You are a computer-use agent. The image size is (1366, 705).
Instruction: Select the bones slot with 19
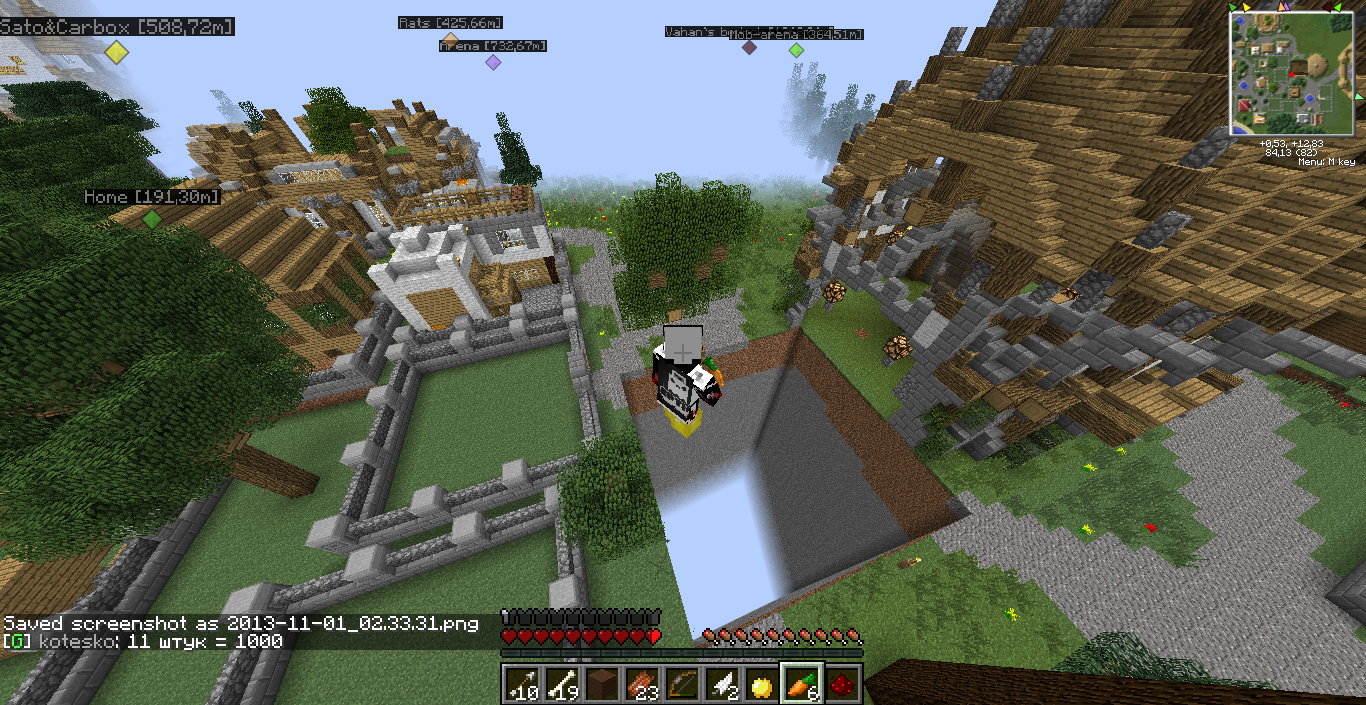[560, 683]
